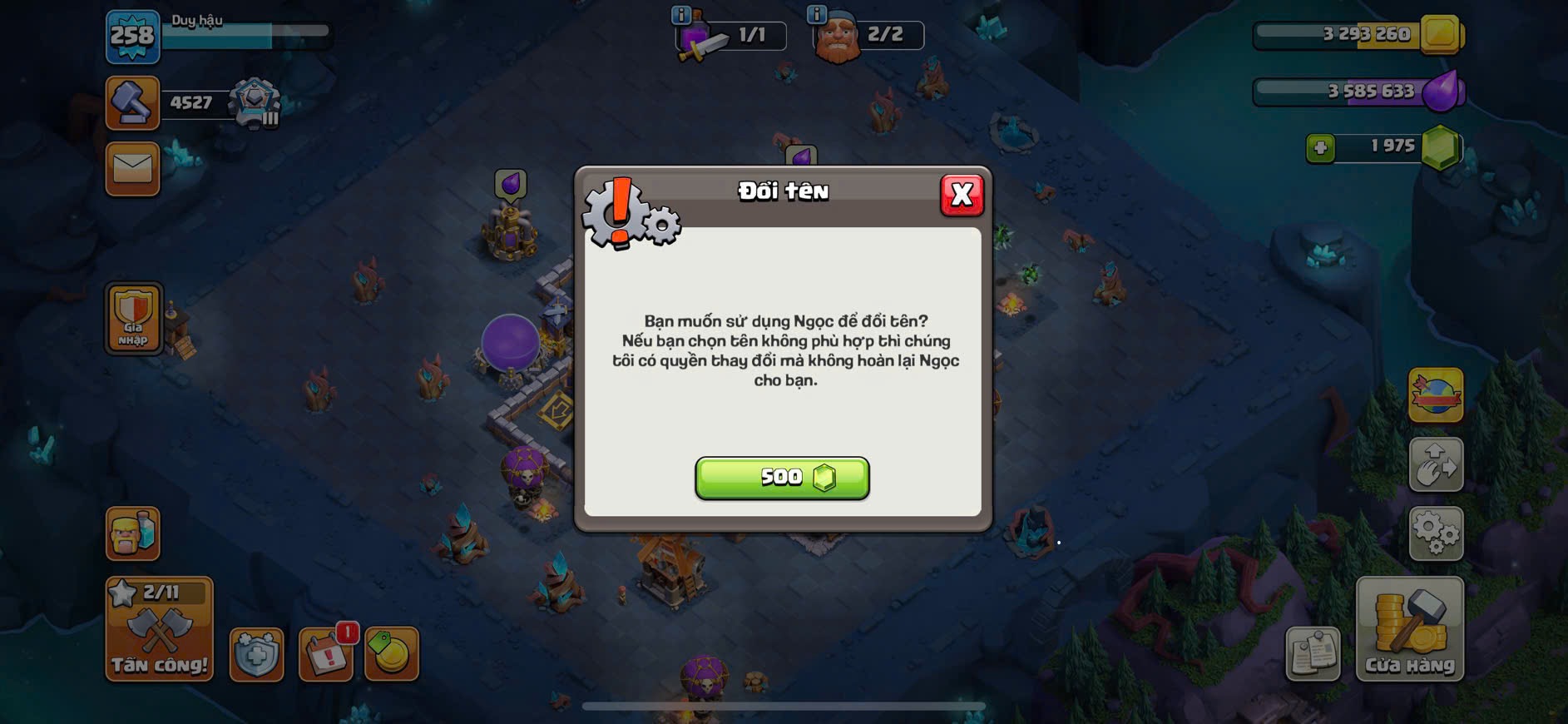The width and height of the screenshot is (1568, 724).
Task: Open the Tấn công attack menu
Action: 159,629
